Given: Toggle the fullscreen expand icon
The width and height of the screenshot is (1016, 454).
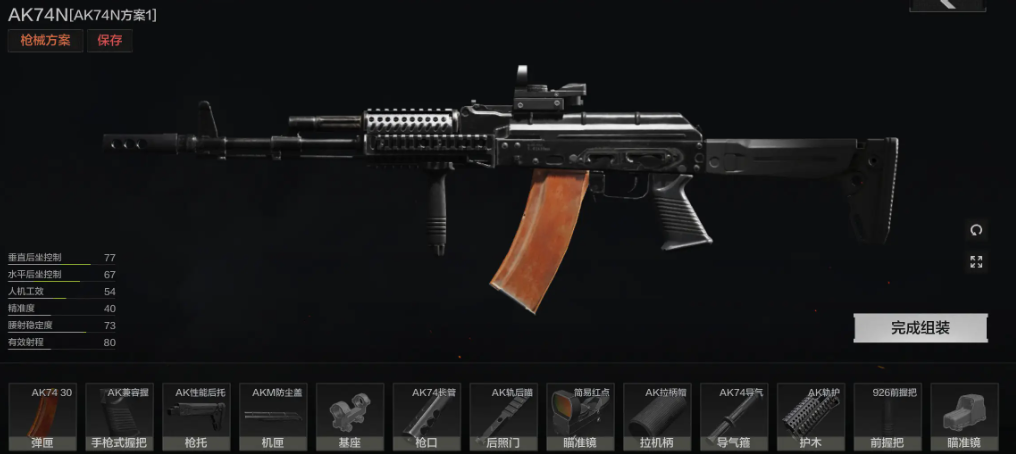Looking at the screenshot, I should [x=976, y=262].
